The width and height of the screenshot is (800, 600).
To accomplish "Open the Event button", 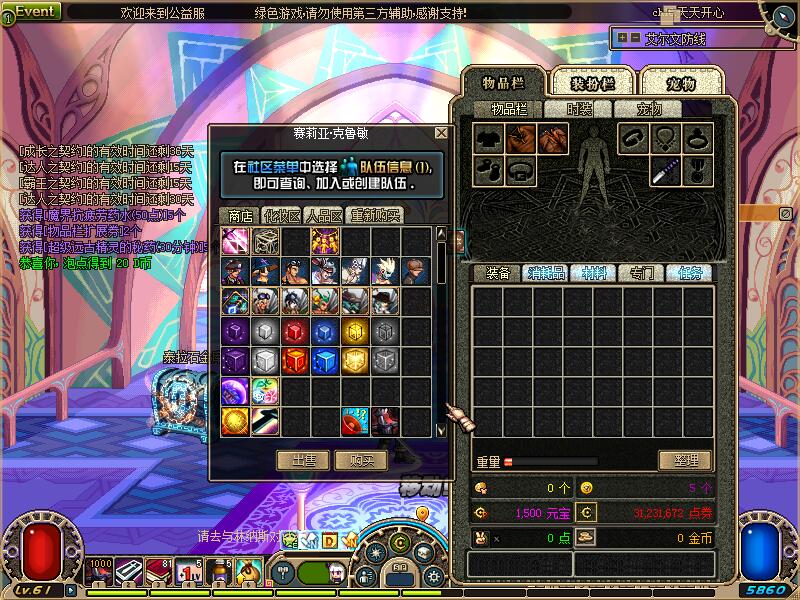I will coord(33,12).
